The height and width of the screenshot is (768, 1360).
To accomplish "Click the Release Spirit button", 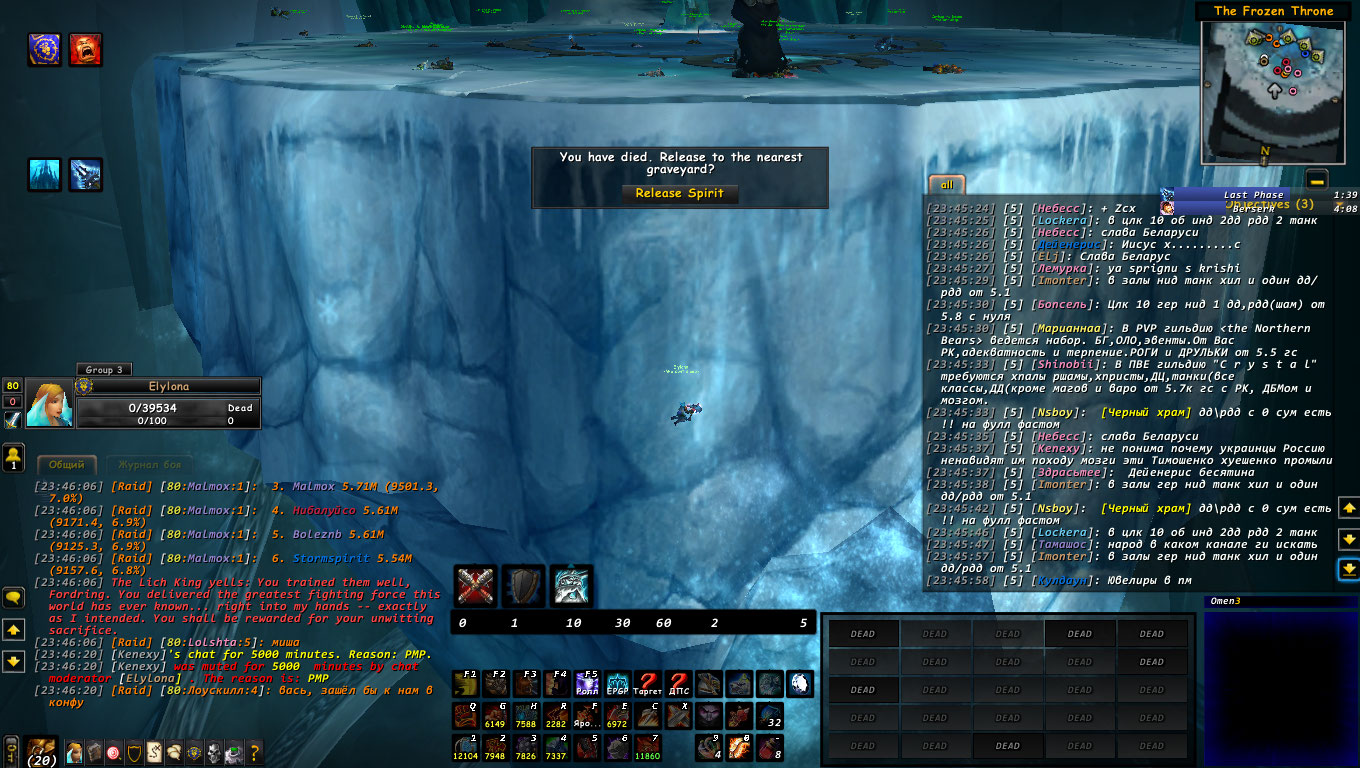I will tap(679, 193).
